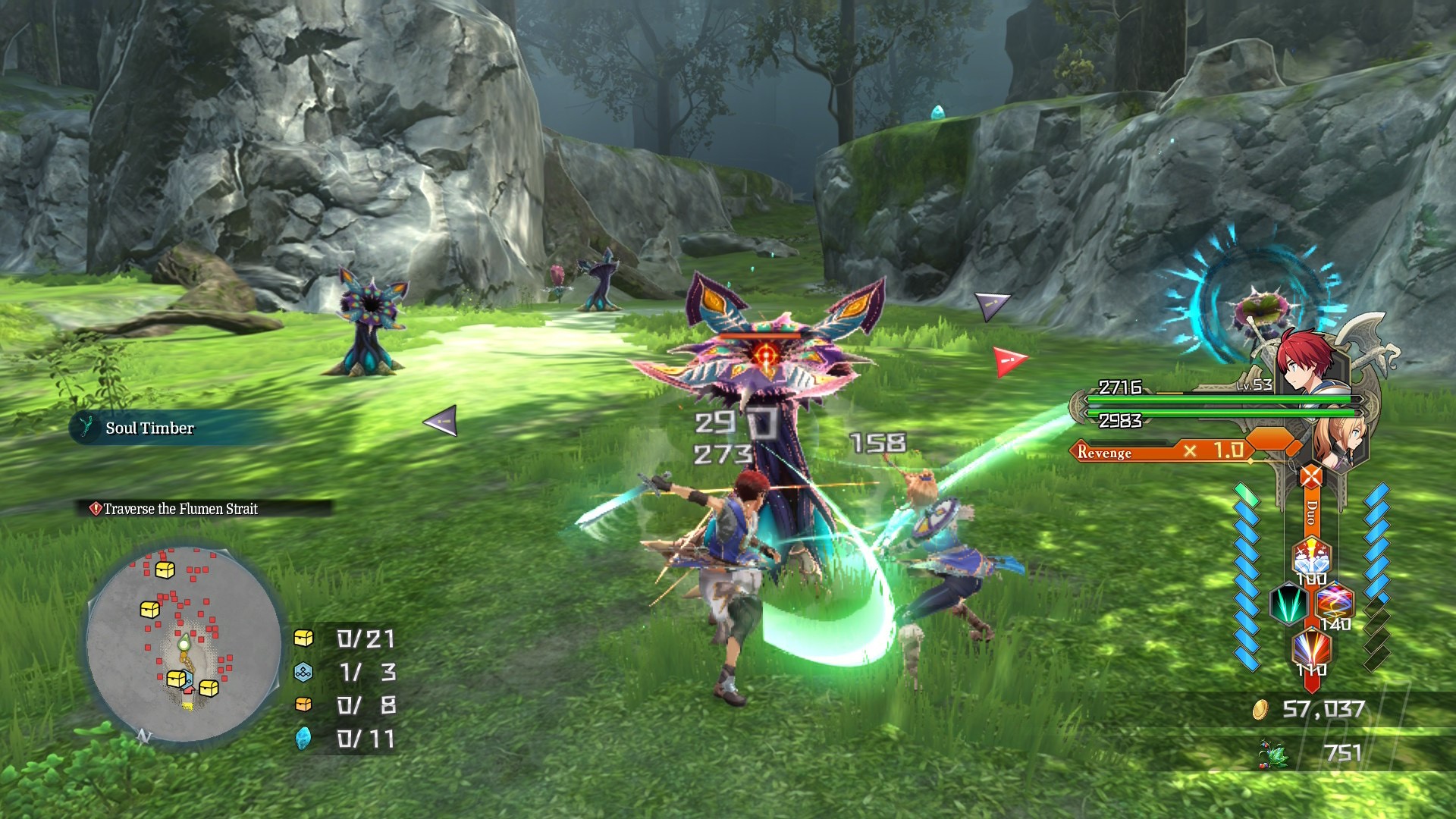Activate the ice burst skill costing 100
The height and width of the screenshot is (819, 1456).
point(1311,558)
